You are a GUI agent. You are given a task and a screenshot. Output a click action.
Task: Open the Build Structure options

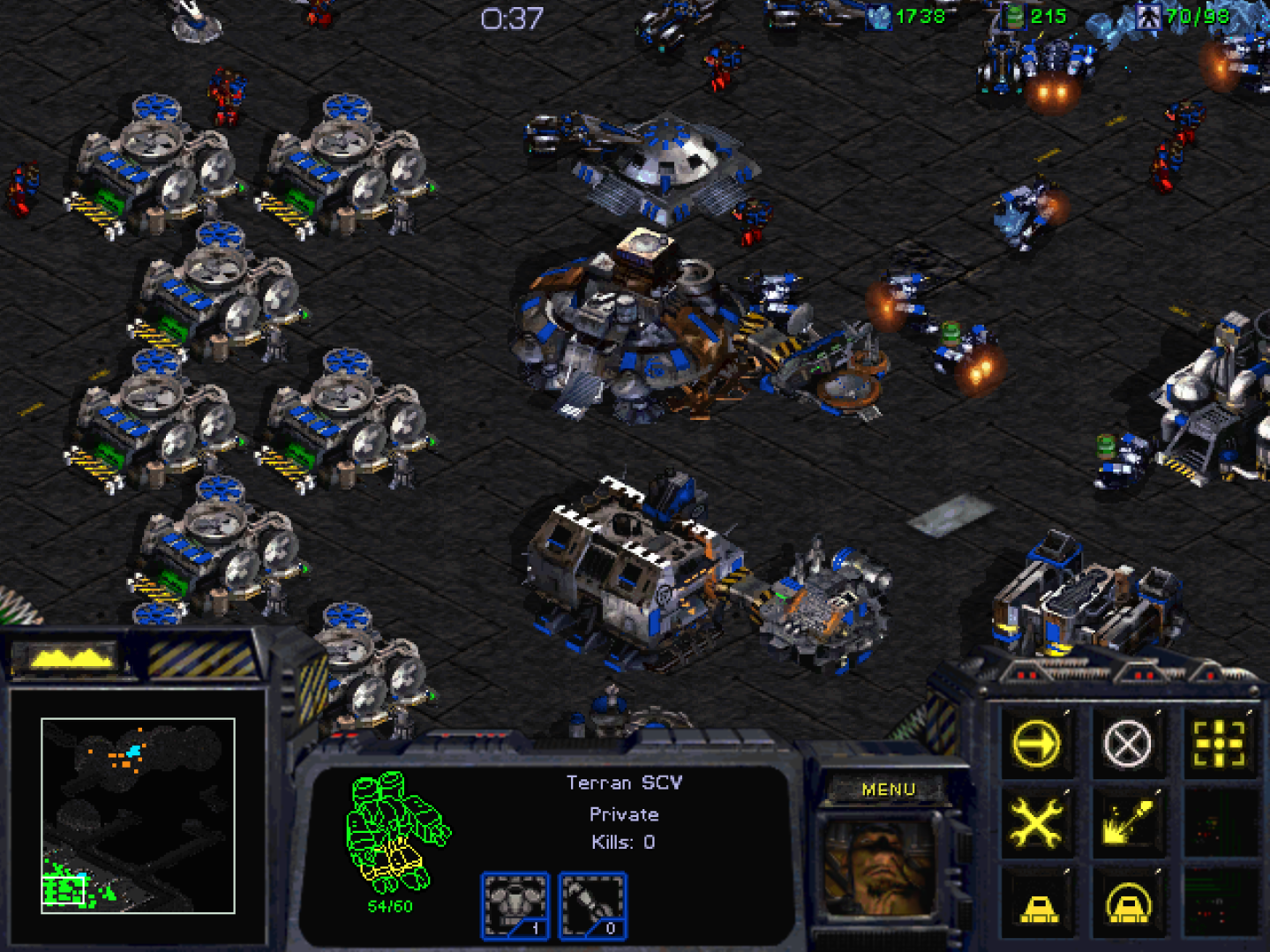pyautogui.click(x=1037, y=902)
